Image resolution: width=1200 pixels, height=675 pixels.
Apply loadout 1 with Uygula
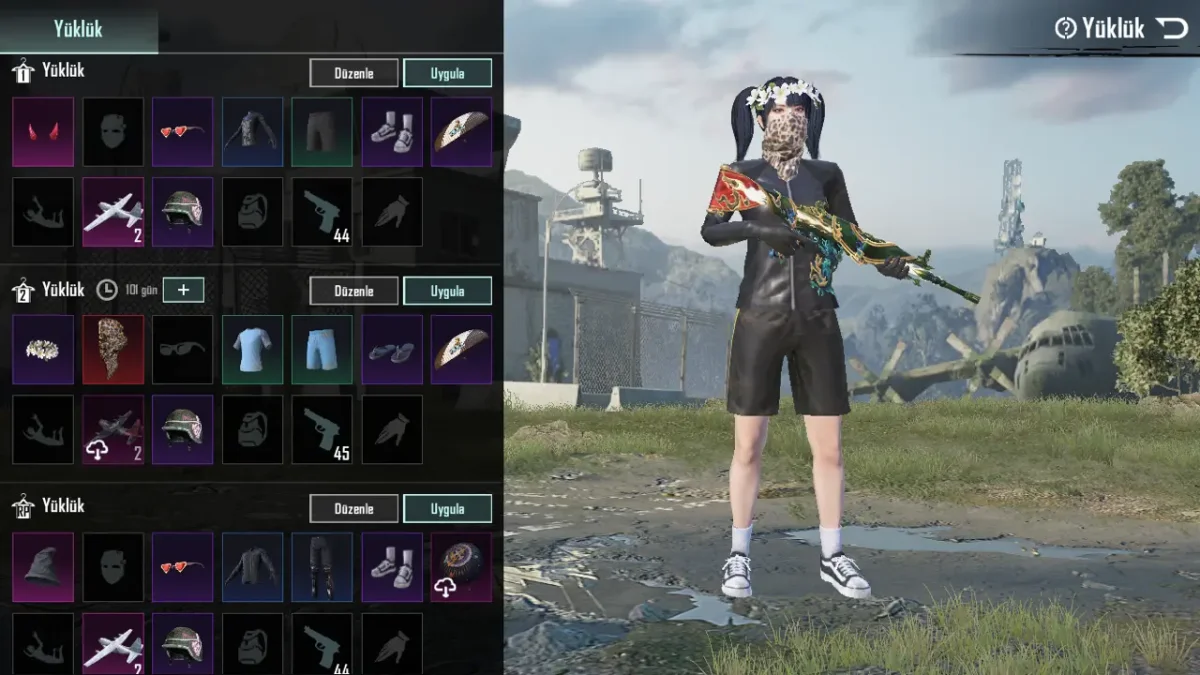[x=447, y=73]
